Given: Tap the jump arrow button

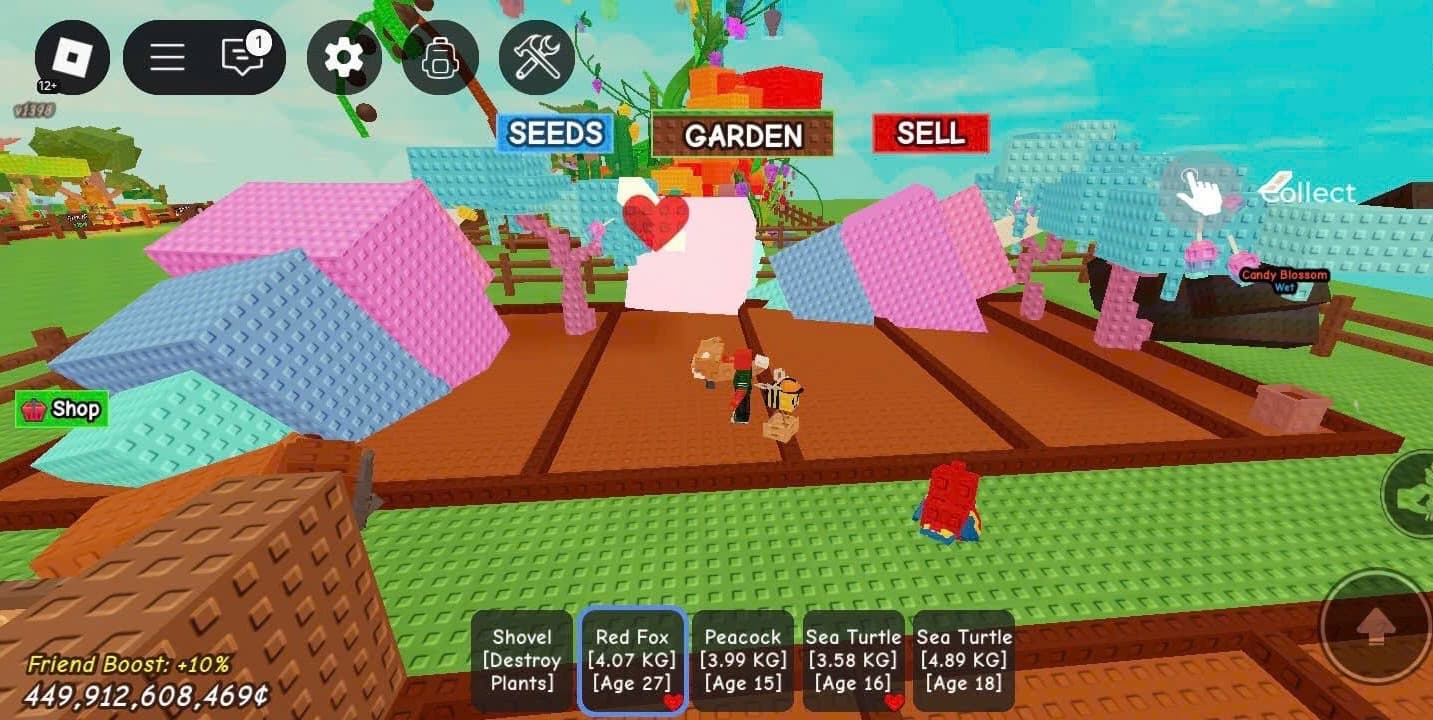Looking at the screenshot, I should [1377, 627].
